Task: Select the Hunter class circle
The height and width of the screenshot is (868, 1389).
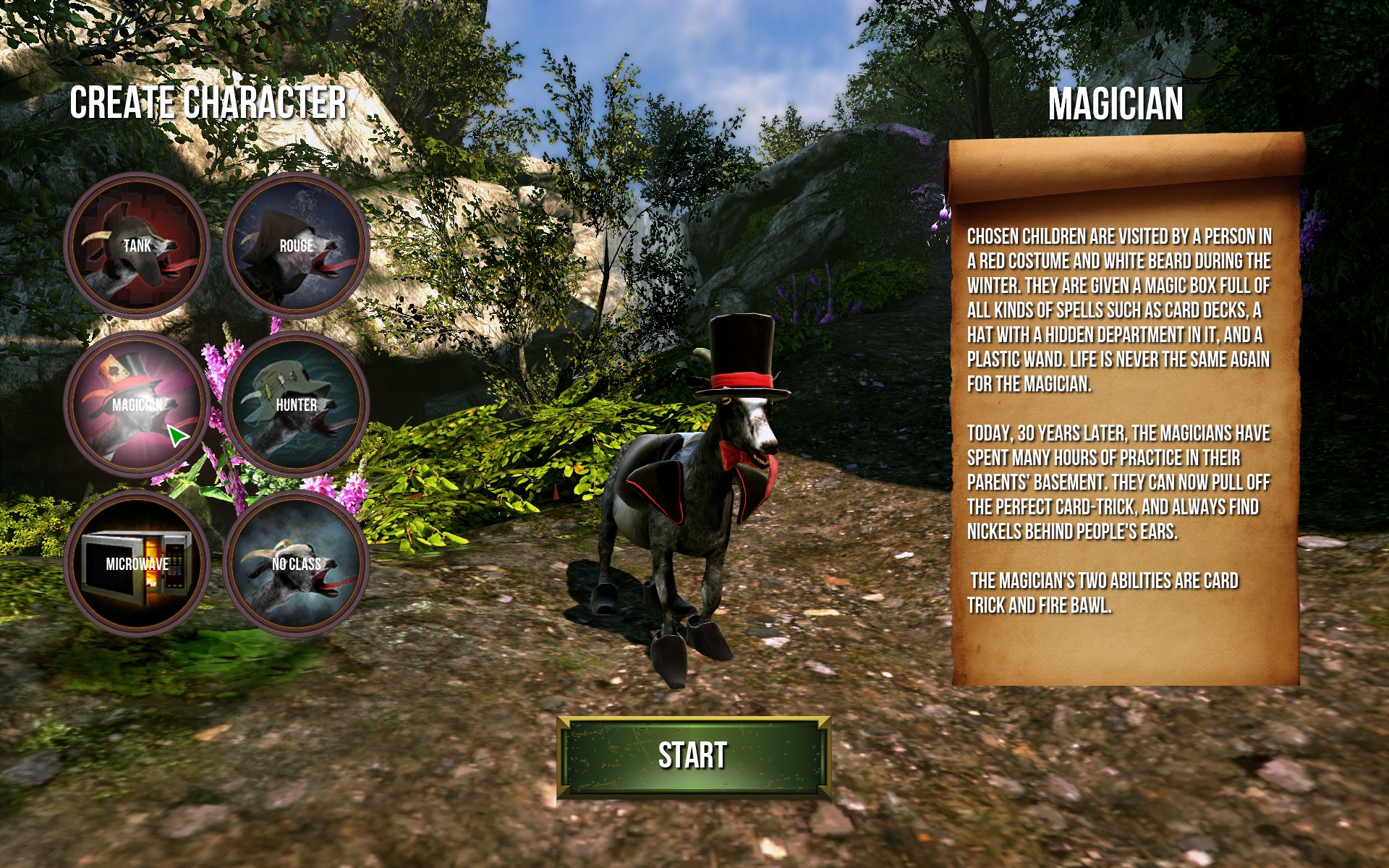Action: point(297,405)
